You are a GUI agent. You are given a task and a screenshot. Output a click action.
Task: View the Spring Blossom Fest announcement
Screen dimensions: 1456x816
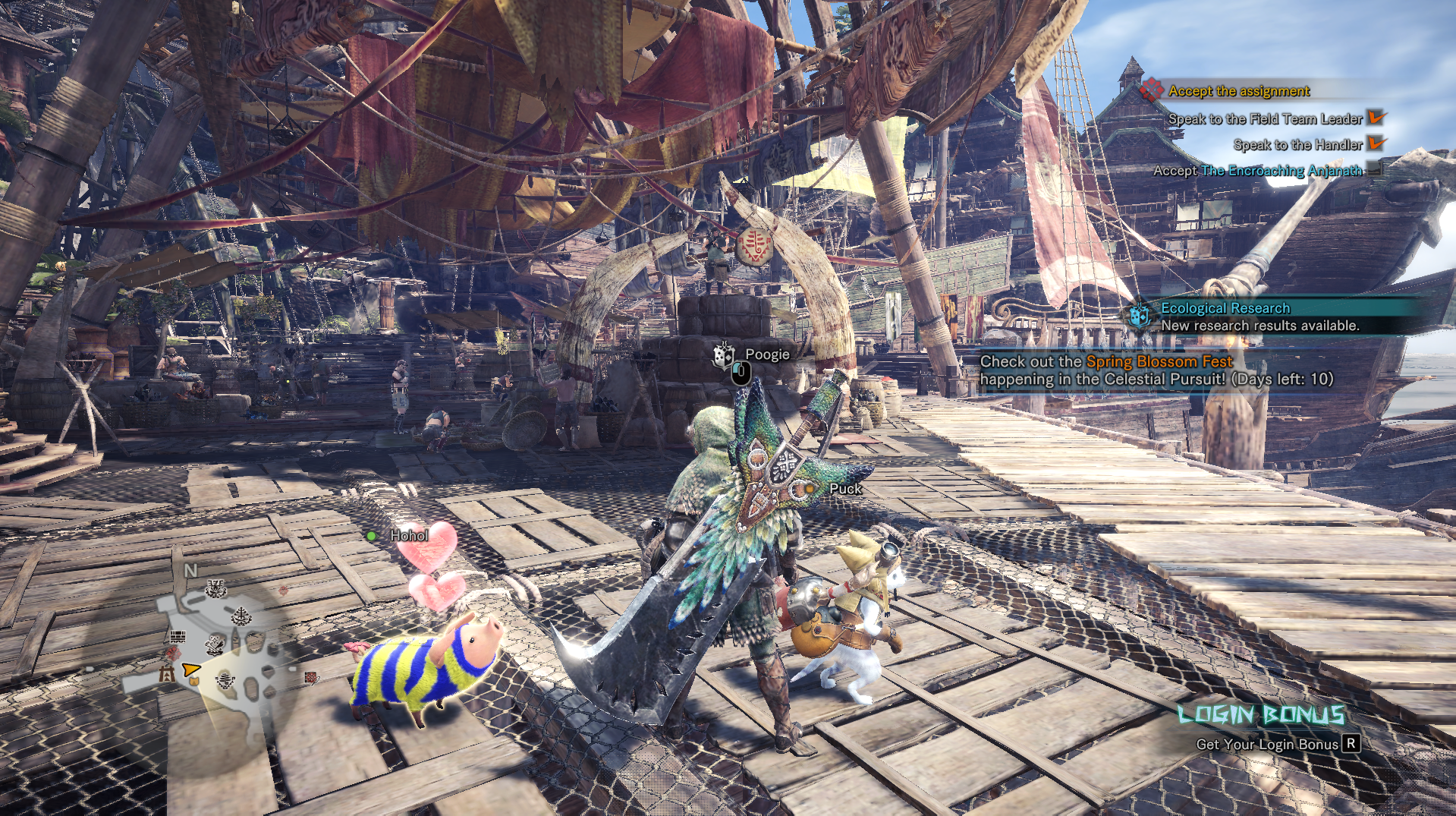(1156, 370)
